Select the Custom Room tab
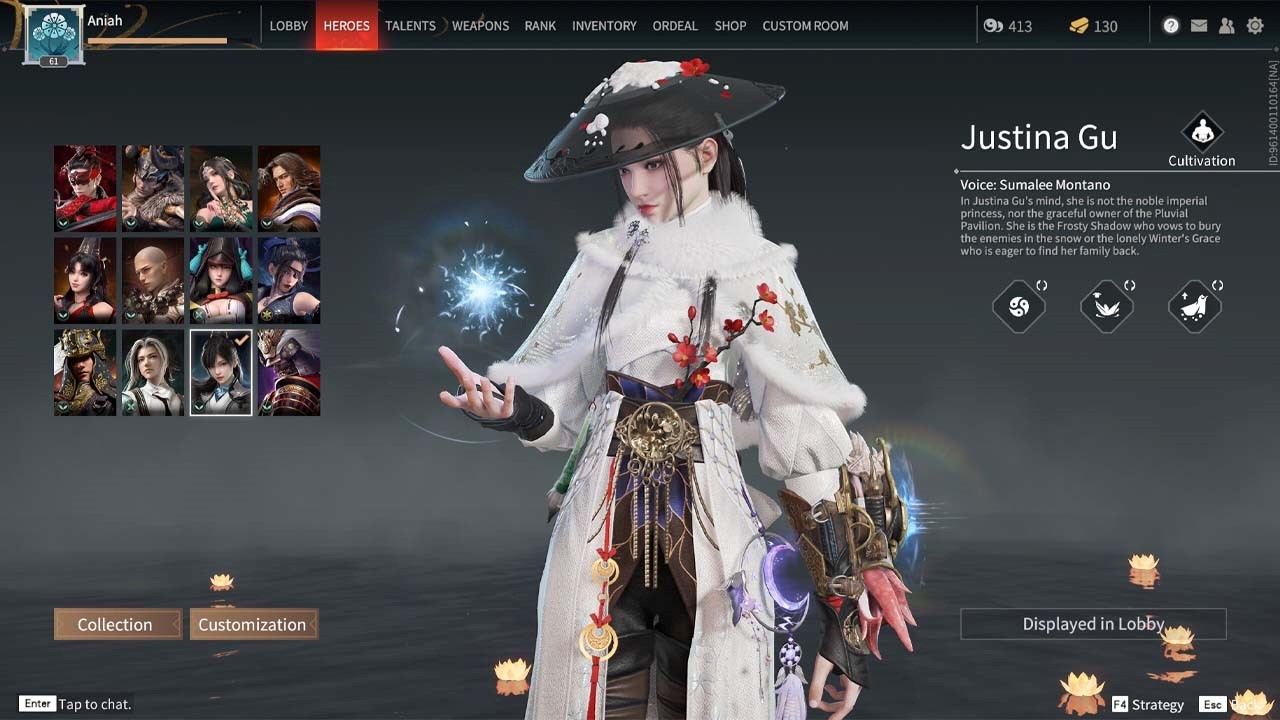The width and height of the screenshot is (1280, 720). [805, 26]
